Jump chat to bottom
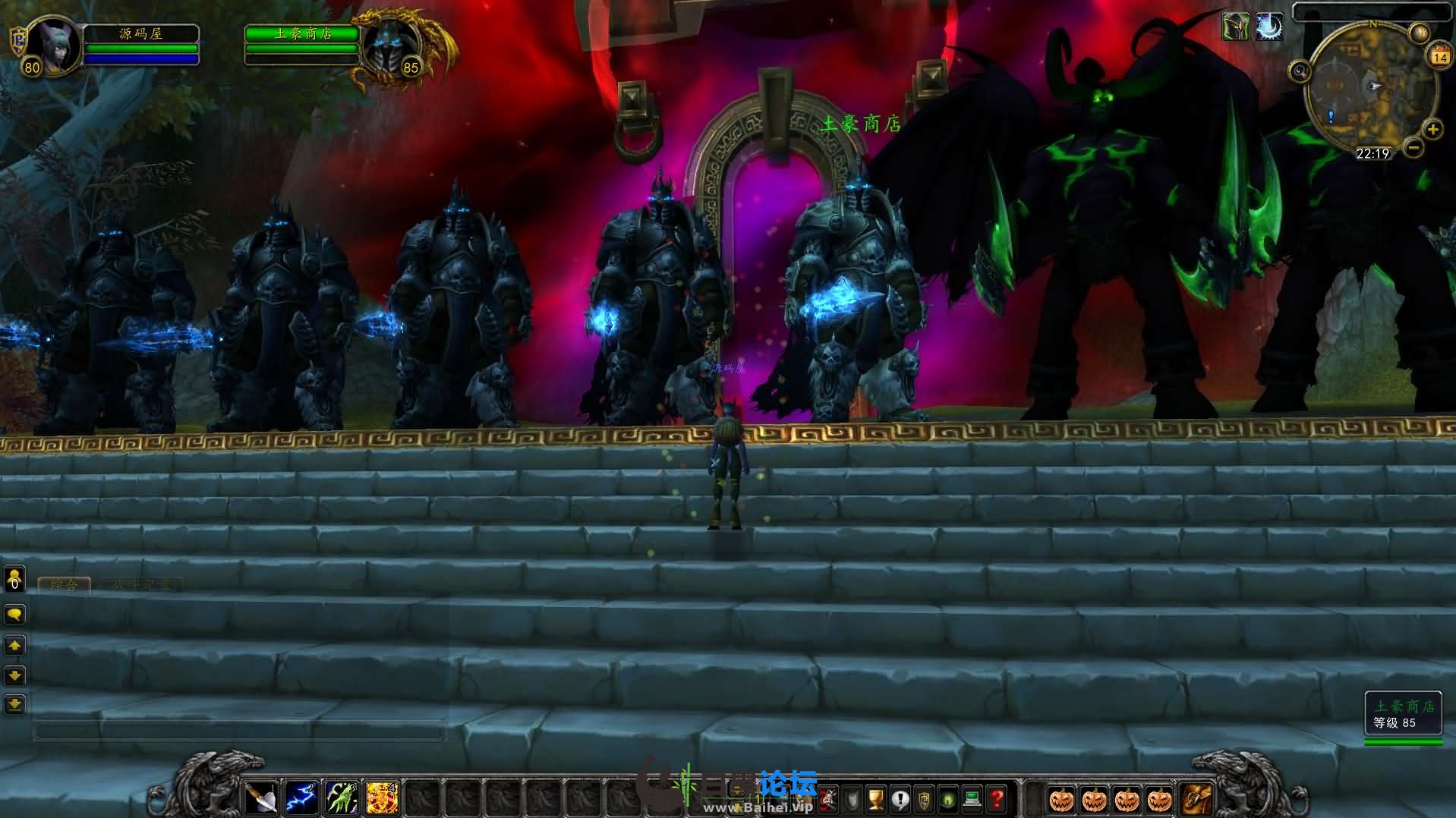 tap(14, 704)
